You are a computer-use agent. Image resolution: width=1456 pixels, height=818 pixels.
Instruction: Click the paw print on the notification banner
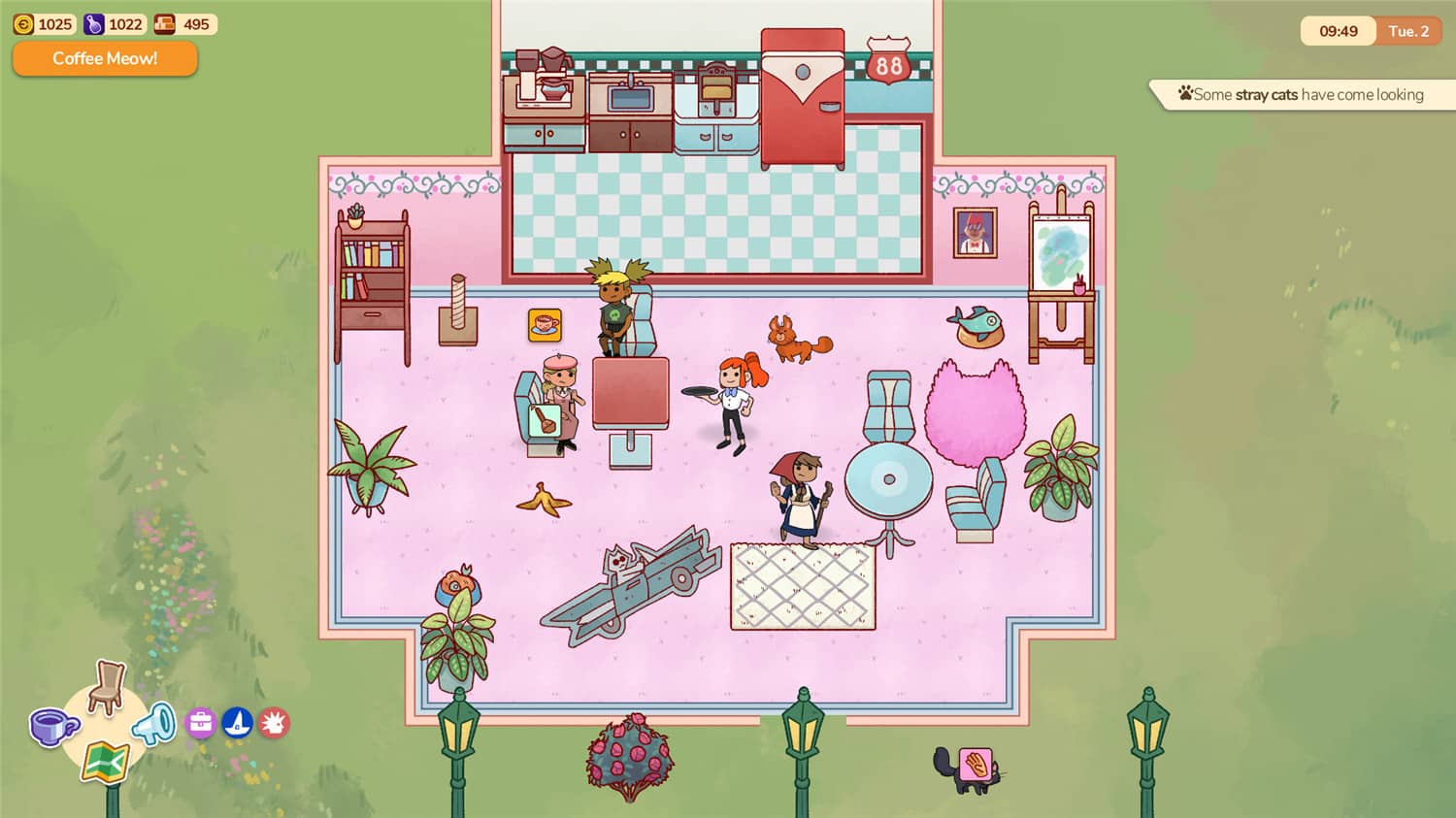[1184, 93]
